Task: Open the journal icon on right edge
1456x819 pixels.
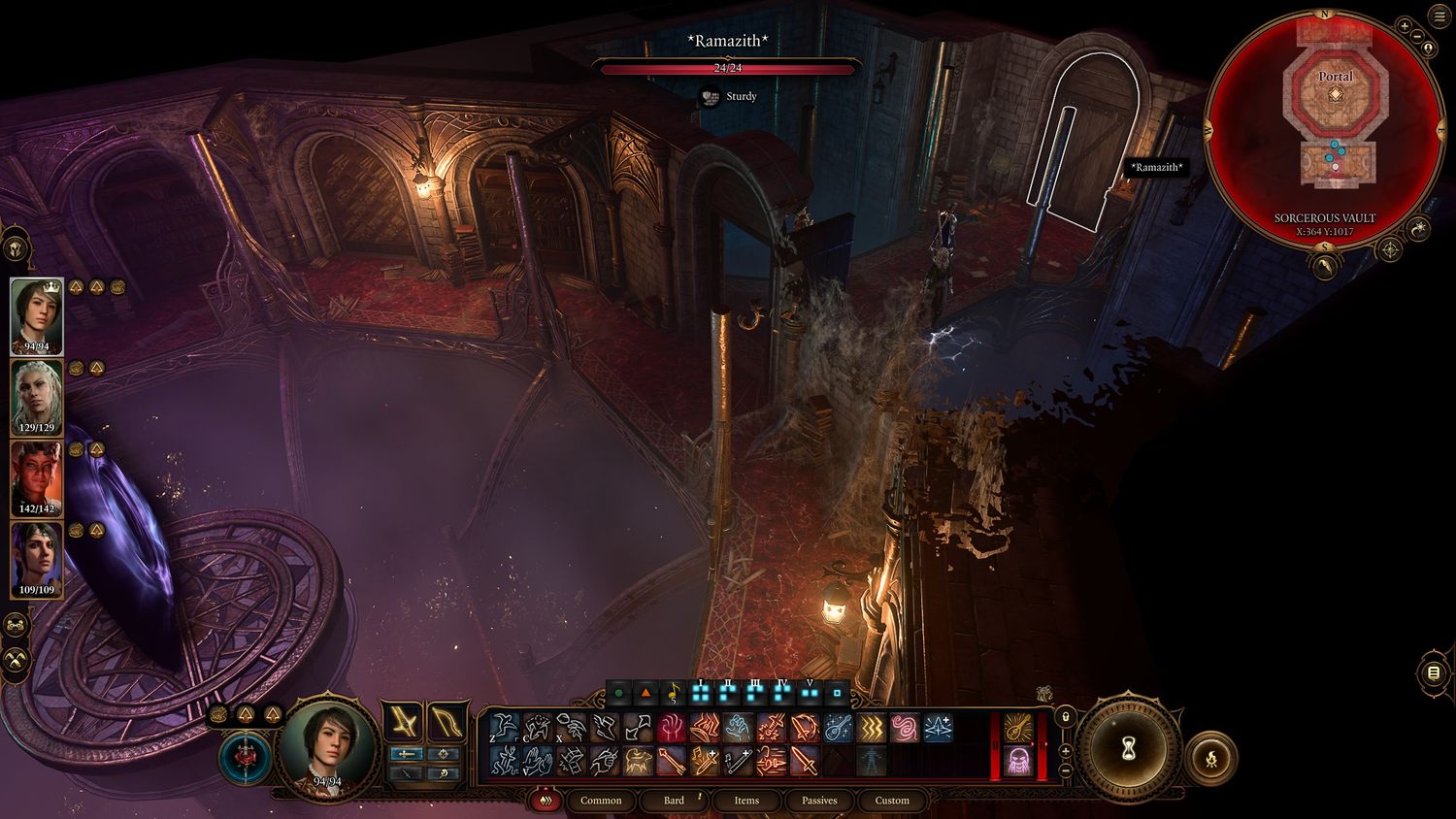Action: [x=1434, y=672]
